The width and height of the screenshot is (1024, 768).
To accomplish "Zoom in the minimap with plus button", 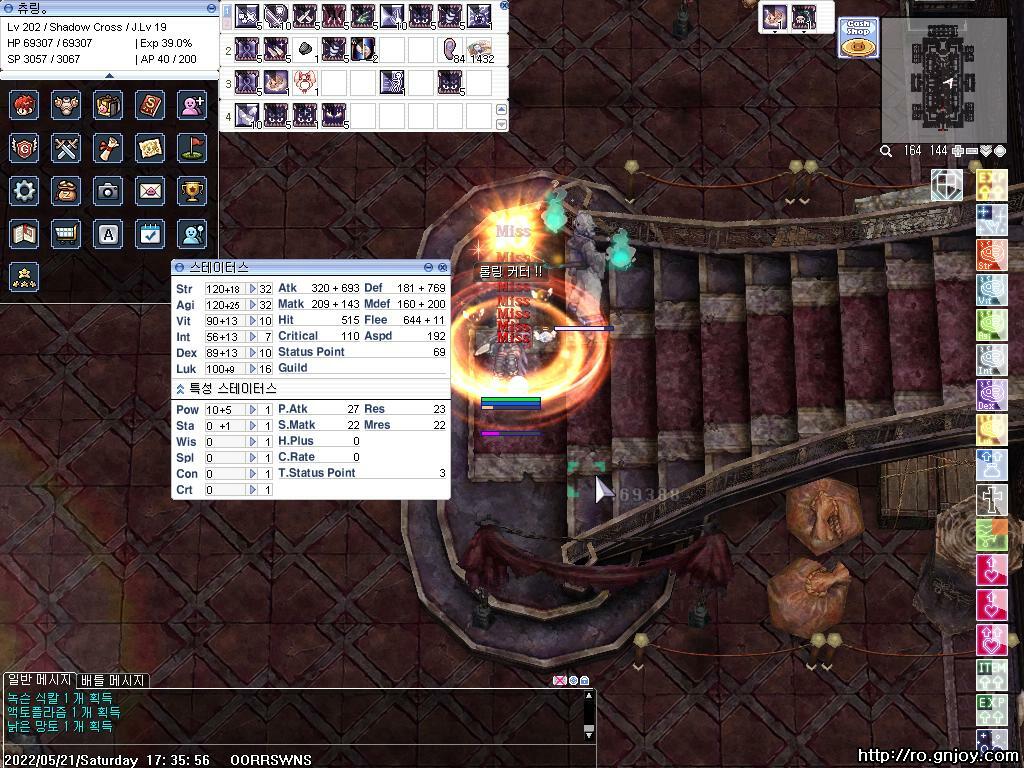I will click(958, 151).
